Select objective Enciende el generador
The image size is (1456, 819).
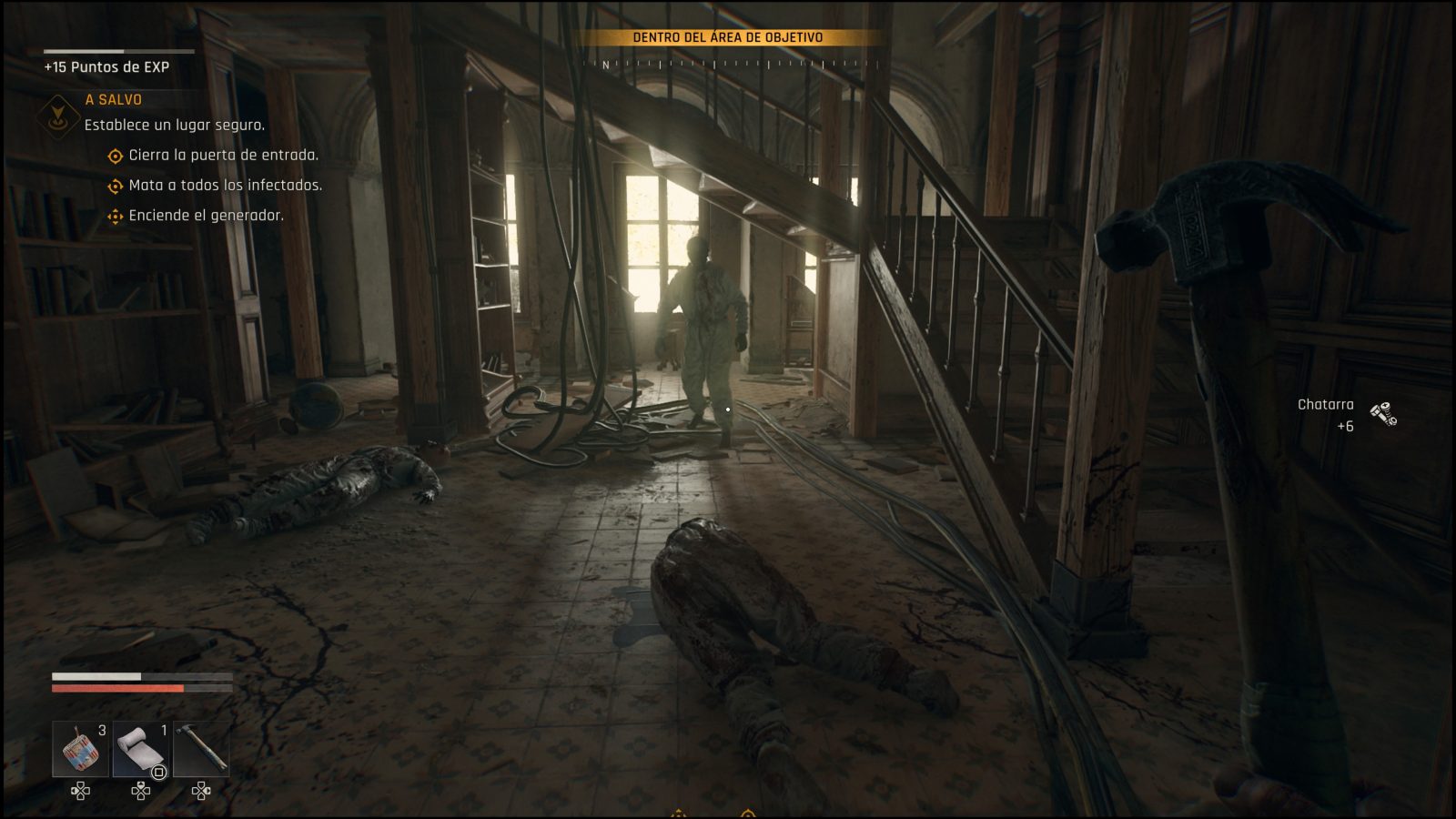(206, 215)
